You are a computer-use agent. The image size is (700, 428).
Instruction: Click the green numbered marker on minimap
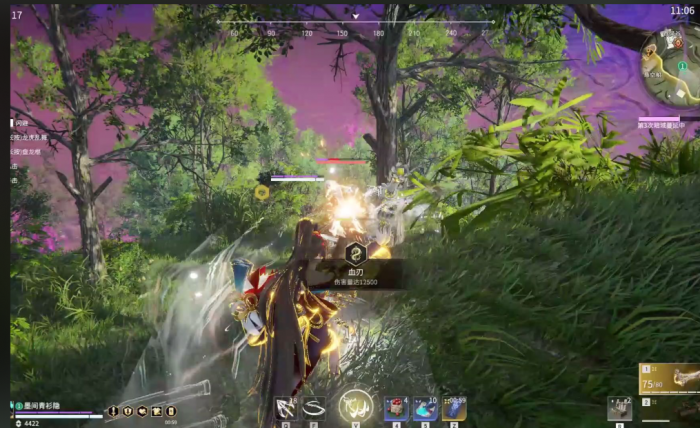coord(683,65)
